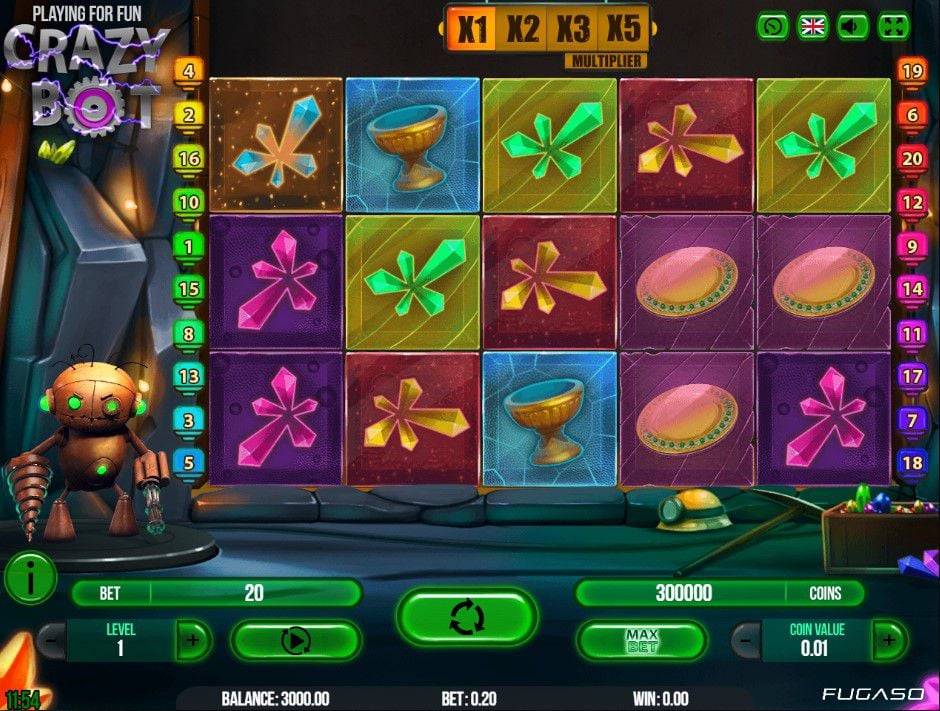Image resolution: width=940 pixels, height=711 pixels.
Task: Select payline number 4
Action: point(189,71)
